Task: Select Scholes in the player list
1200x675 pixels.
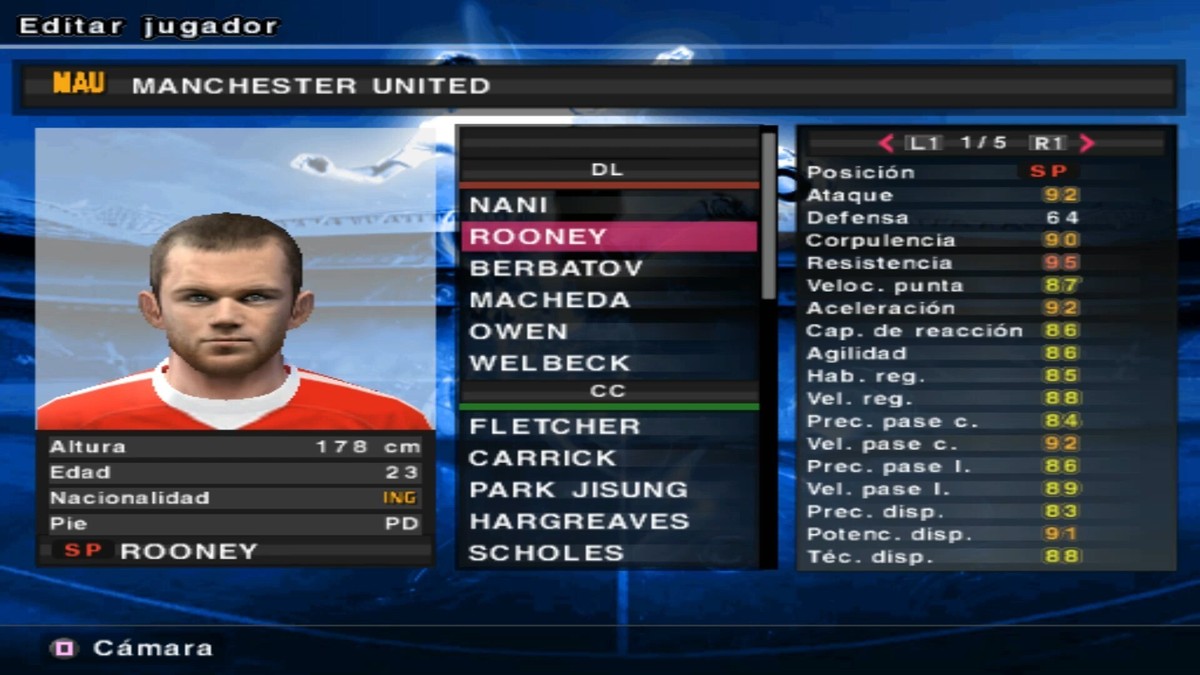Action: click(x=608, y=553)
